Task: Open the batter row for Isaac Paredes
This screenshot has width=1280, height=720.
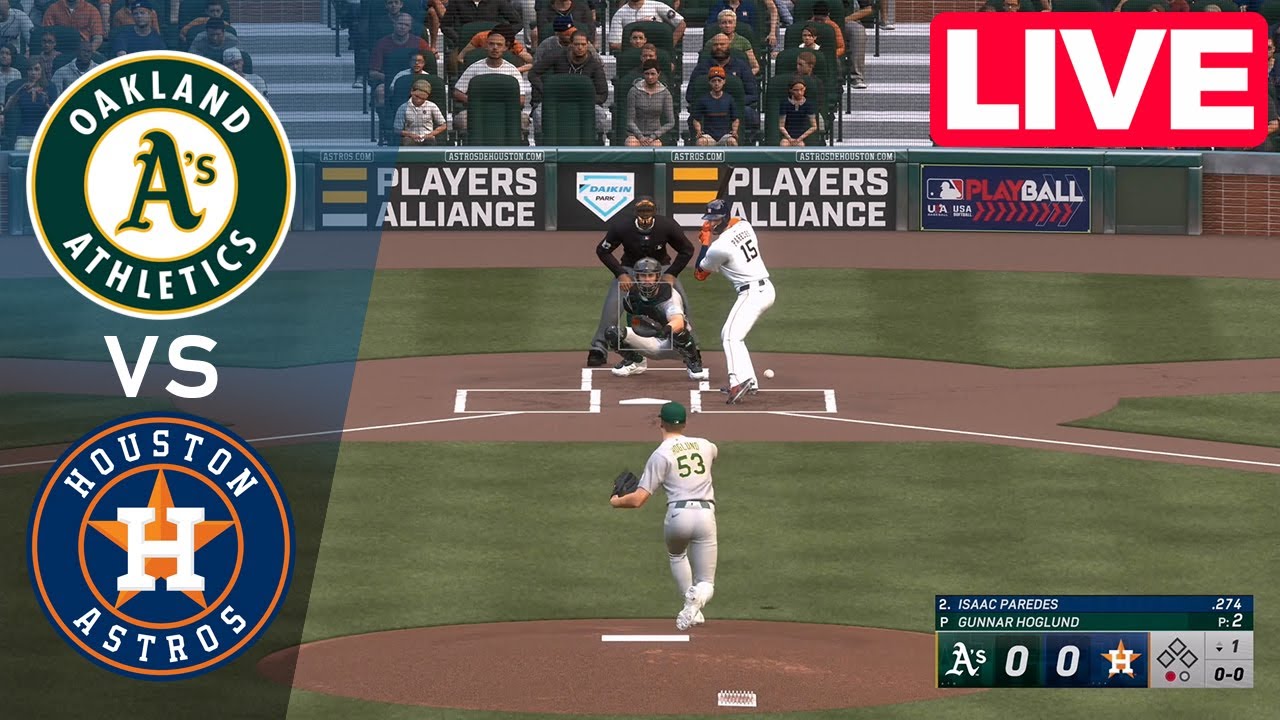Action: [1030, 604]
